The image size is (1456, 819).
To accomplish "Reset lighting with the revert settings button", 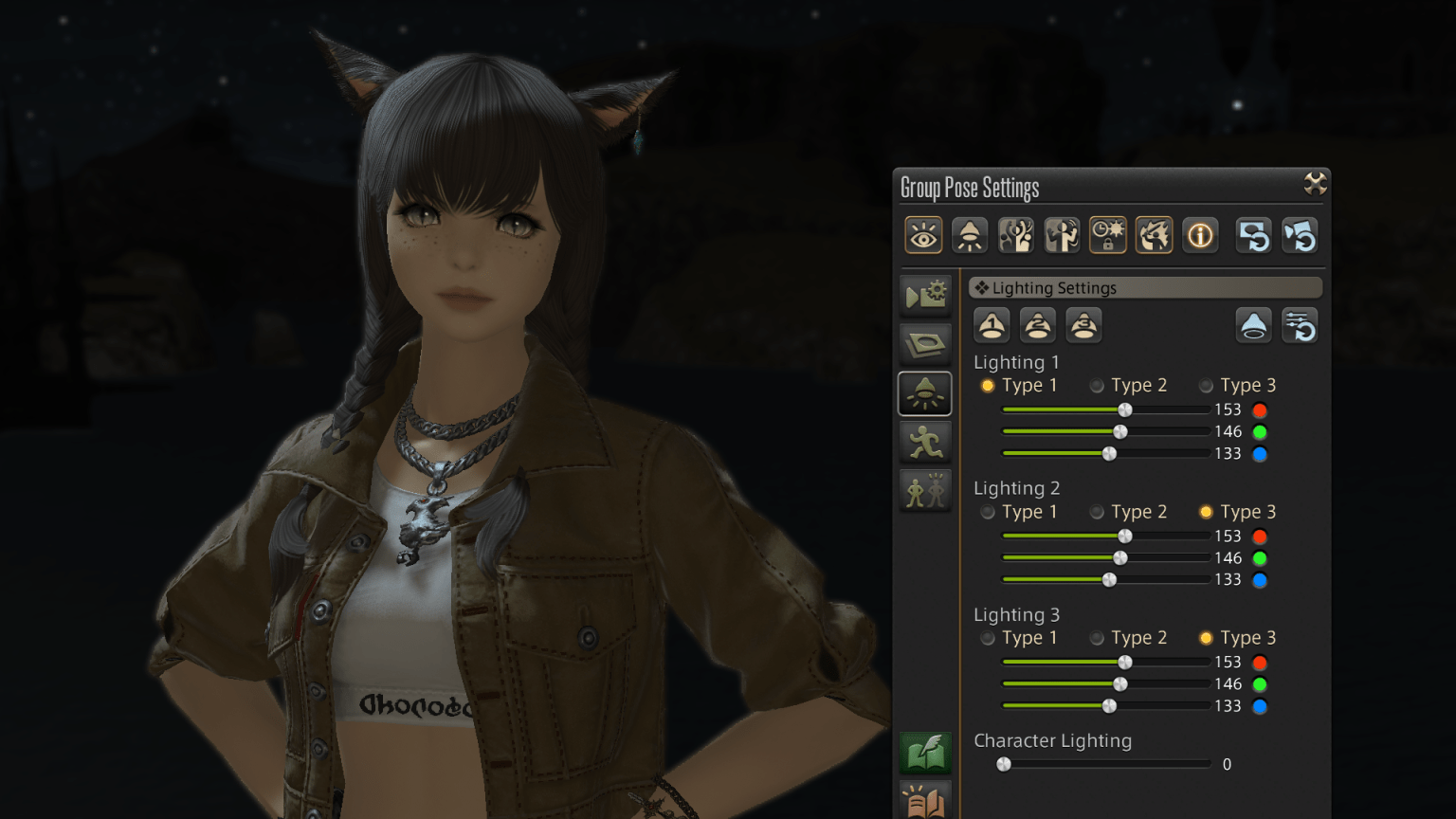I will [1300, 325].
